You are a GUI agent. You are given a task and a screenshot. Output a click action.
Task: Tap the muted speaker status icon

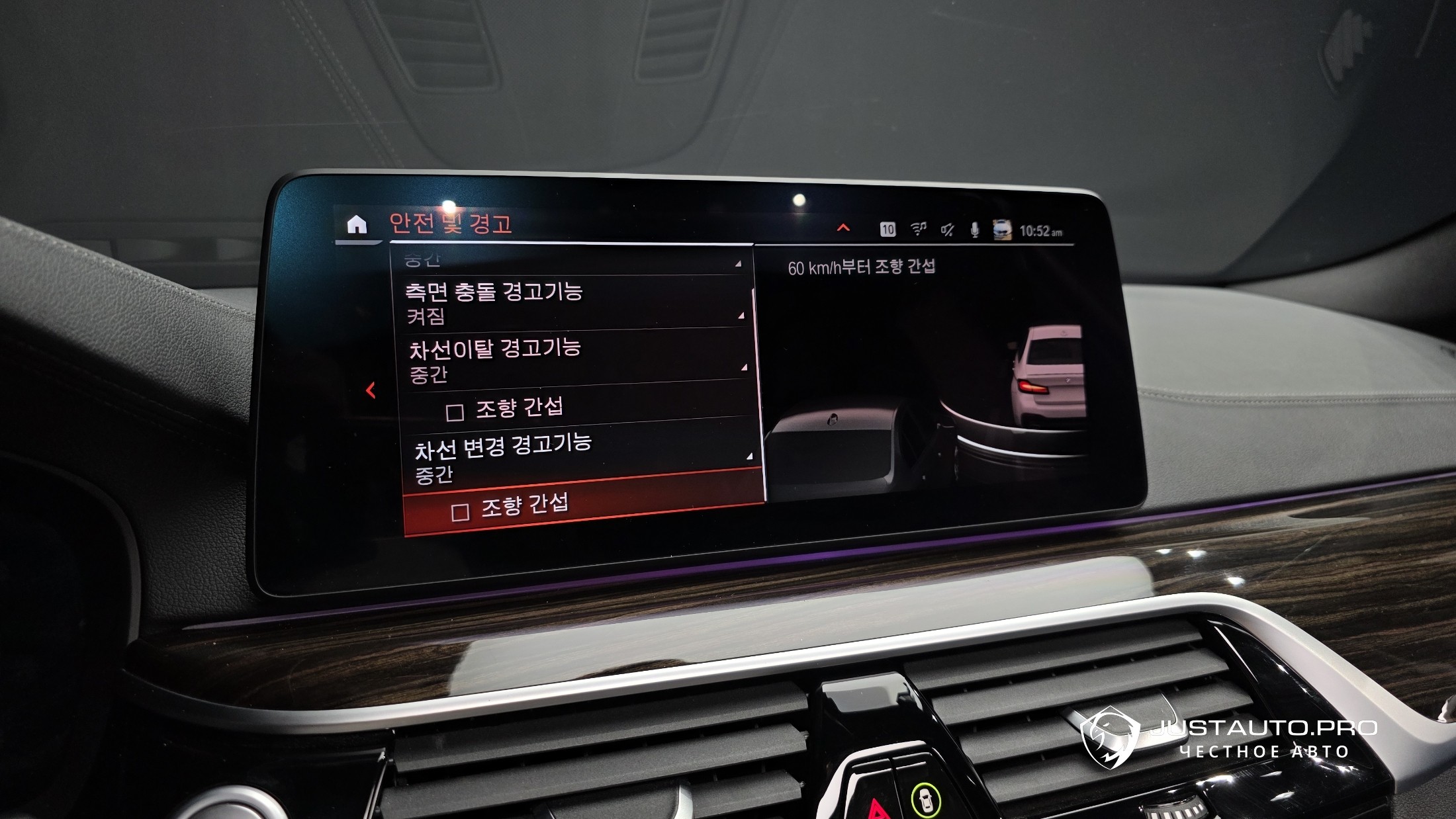click(x=947, y=230)
